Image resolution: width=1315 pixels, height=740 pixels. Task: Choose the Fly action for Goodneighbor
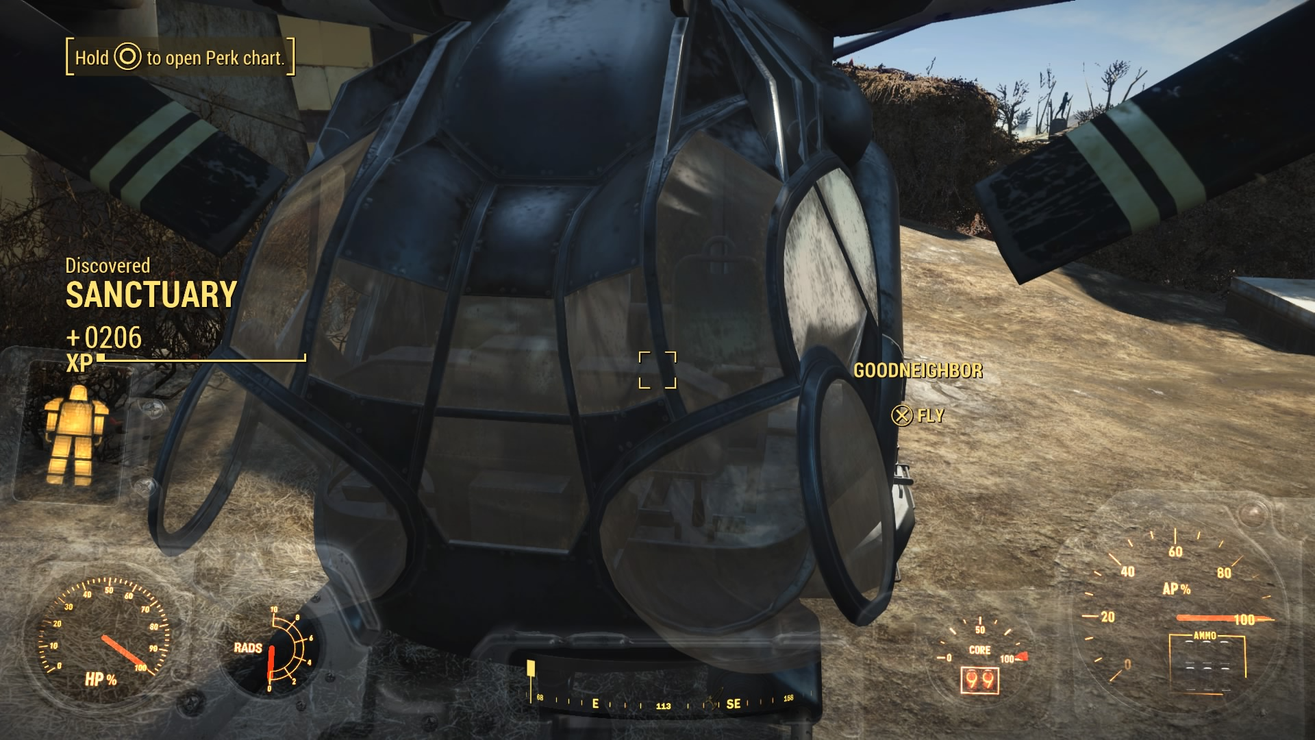pyautogui.click(x=918, y=415)
